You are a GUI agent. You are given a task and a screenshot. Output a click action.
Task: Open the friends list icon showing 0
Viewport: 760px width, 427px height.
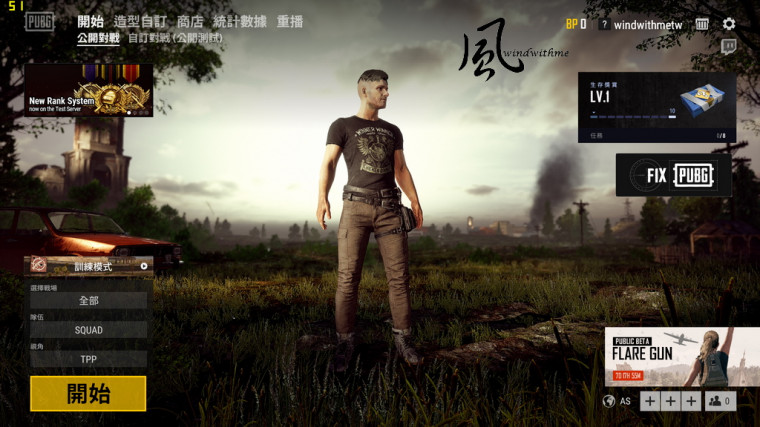[720, 401]
